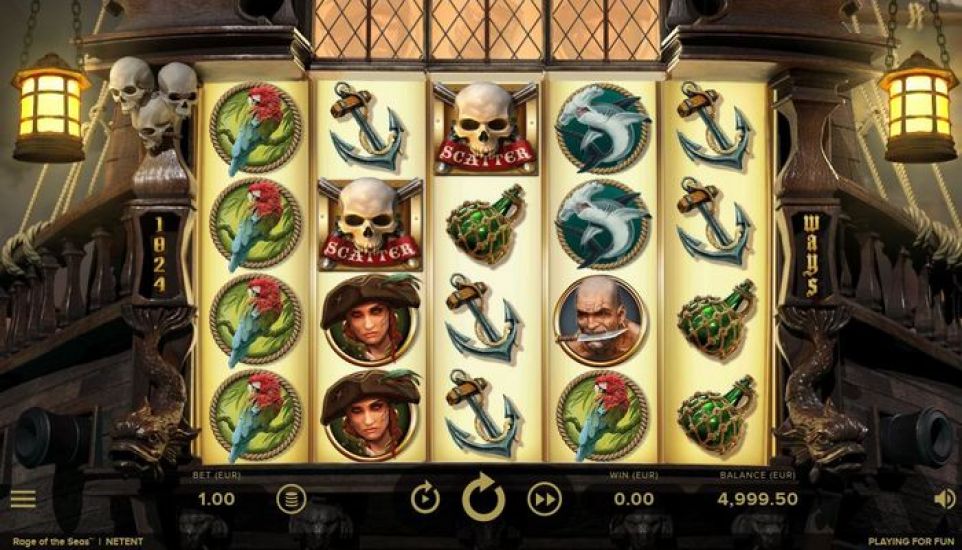Toggle sound with the speaker icon

click(943, 498)
